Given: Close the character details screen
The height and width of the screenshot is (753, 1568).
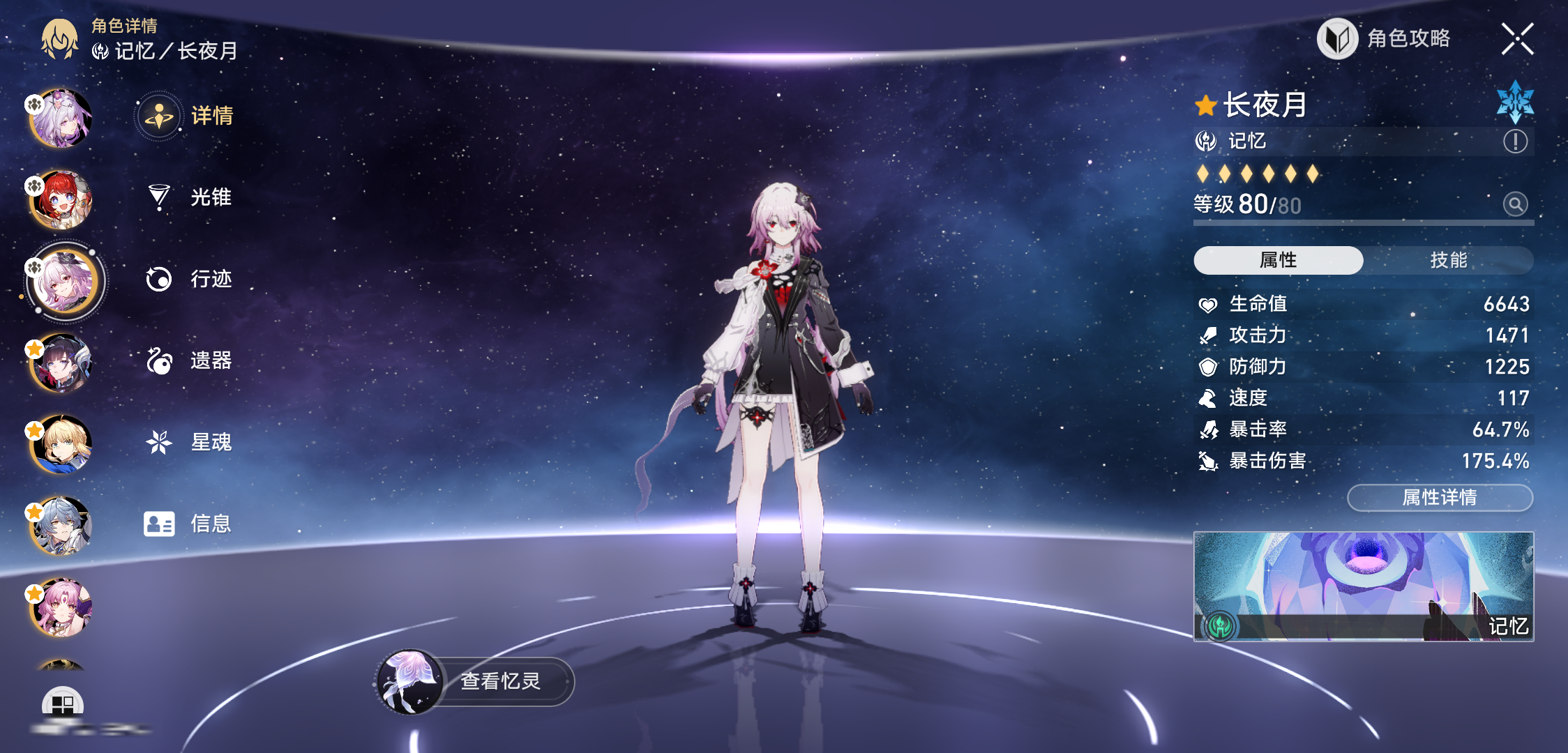Looking at the screenshot, I should (1517, 38).
